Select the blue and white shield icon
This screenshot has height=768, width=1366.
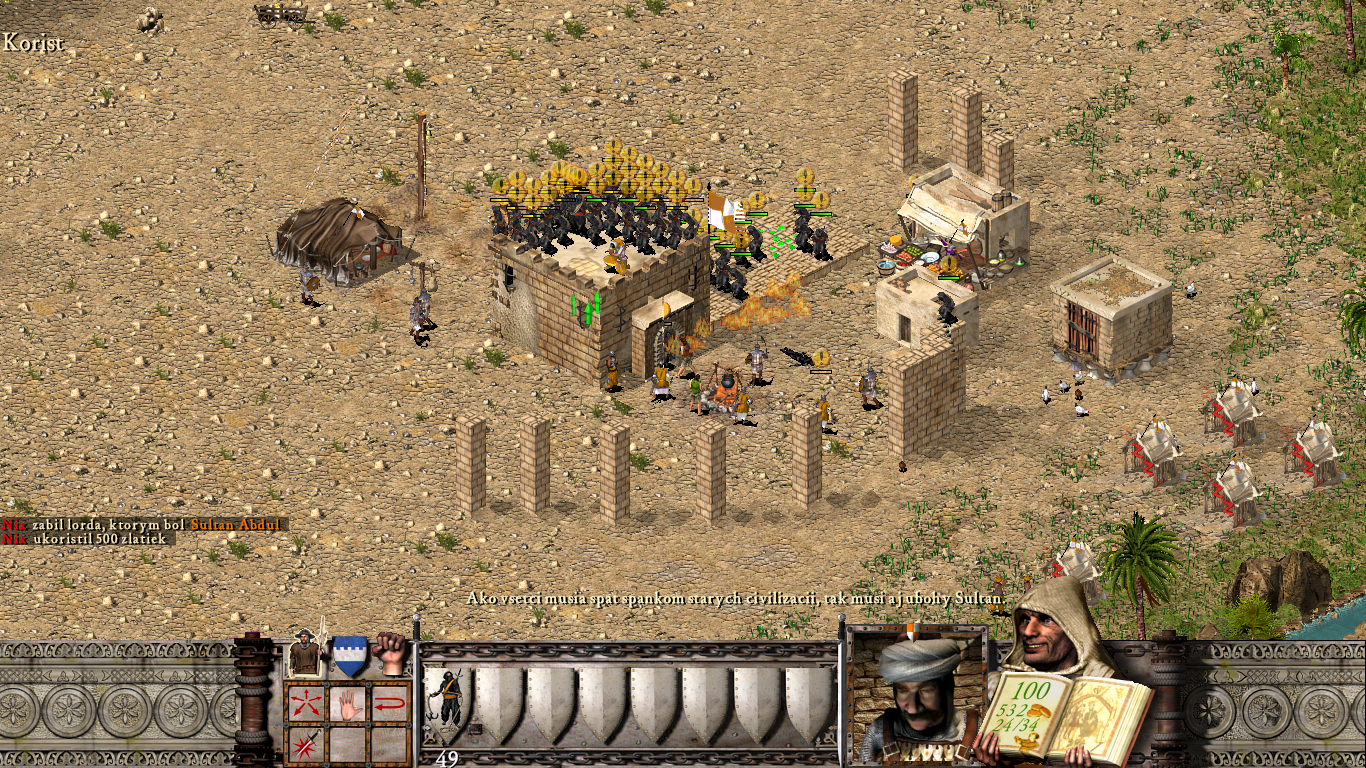click(349, 655)
